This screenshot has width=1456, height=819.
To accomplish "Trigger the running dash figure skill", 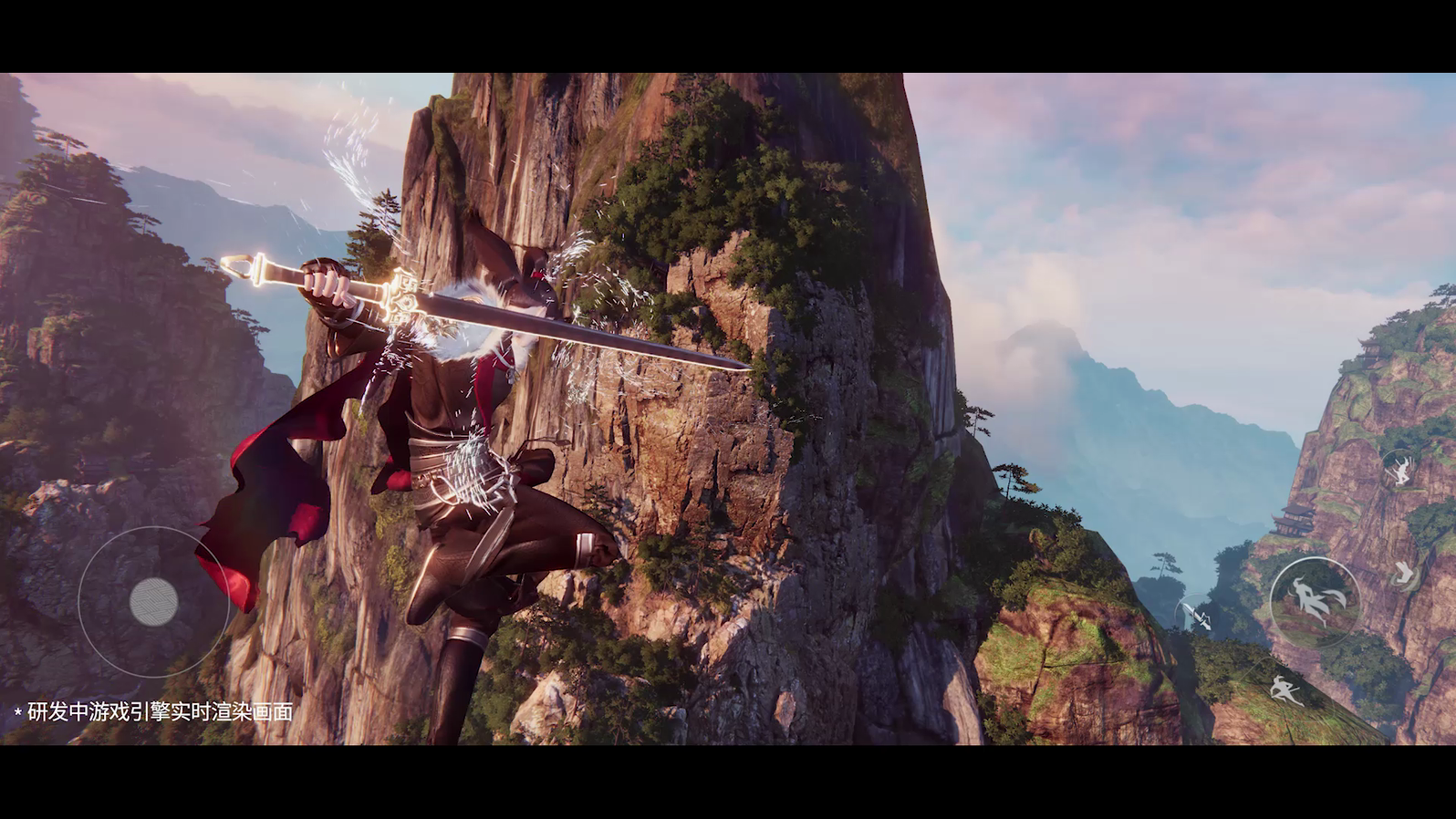I will click(1286, 690).
